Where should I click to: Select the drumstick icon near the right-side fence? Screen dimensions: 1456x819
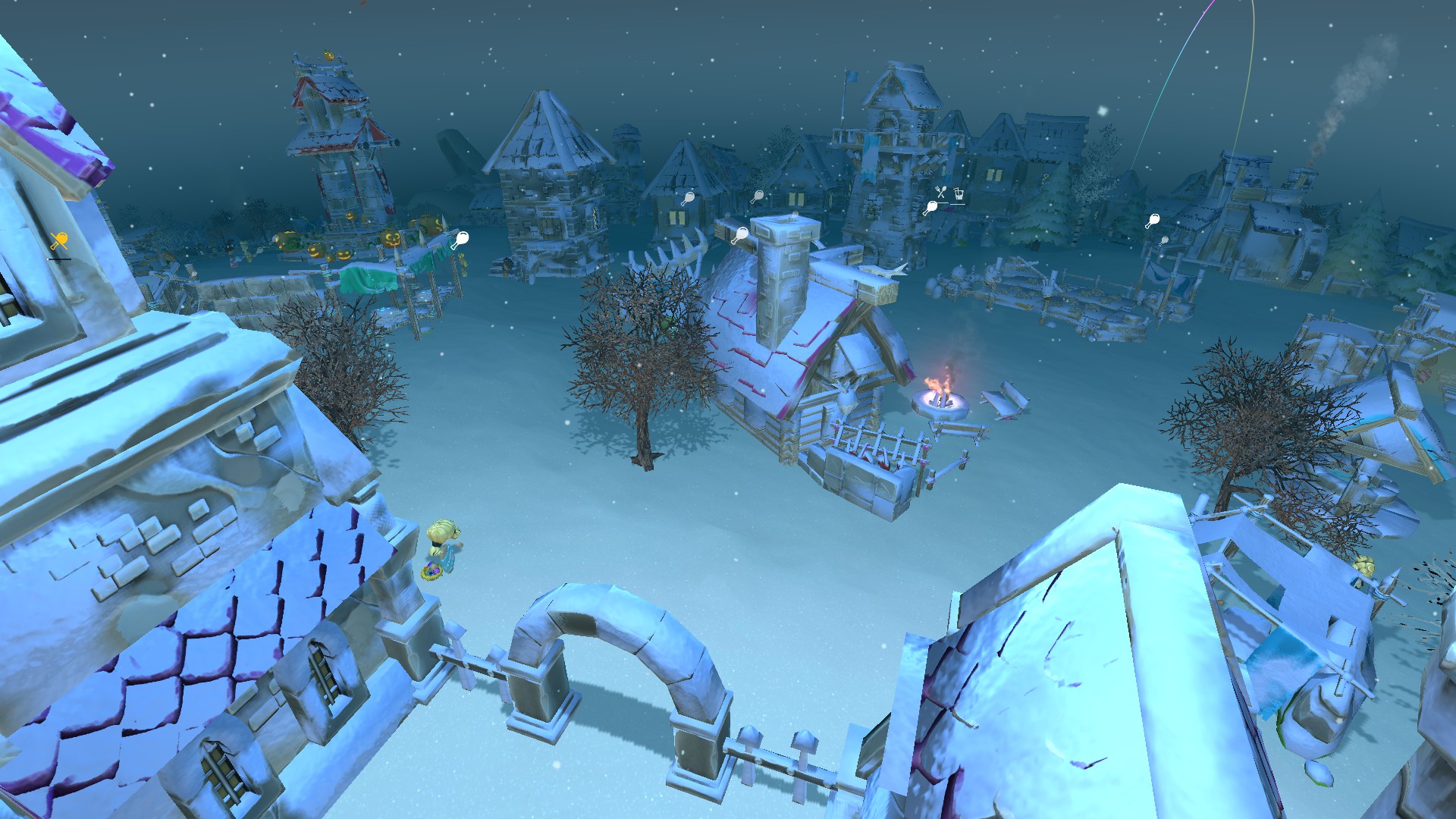coord(1155,221)
